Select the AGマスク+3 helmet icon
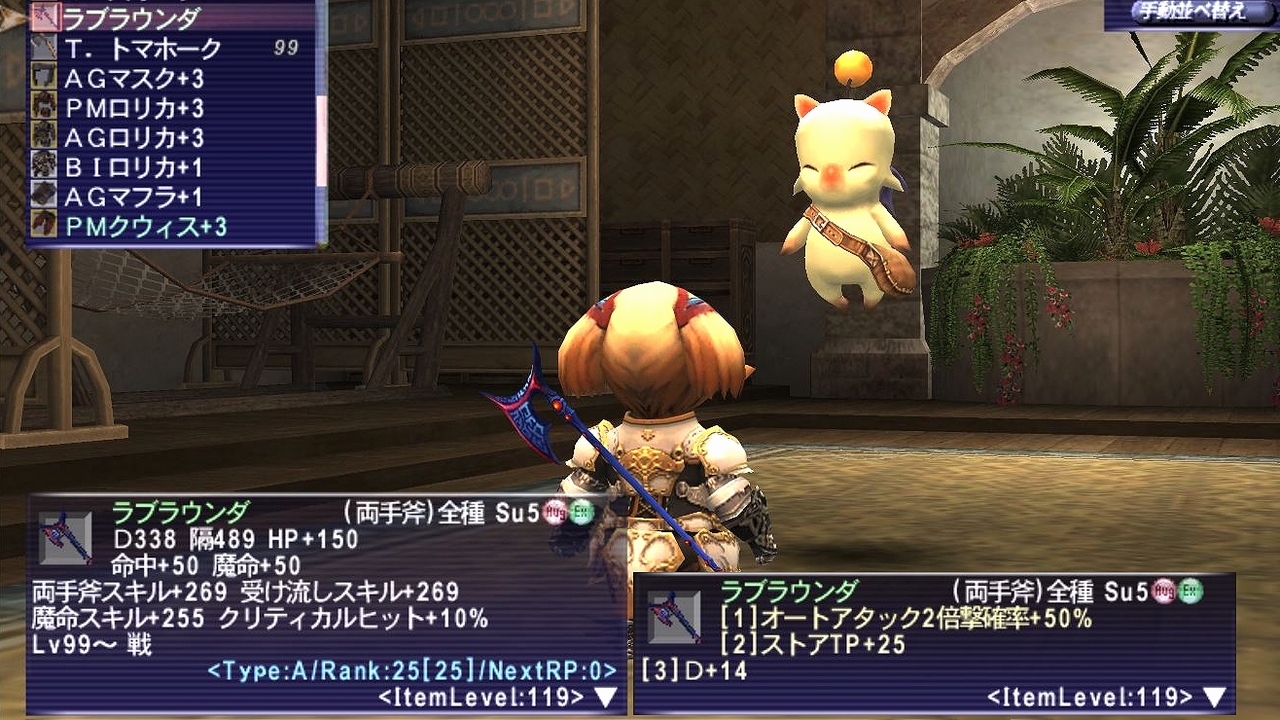1280x720 pixels. click(45, 76)
